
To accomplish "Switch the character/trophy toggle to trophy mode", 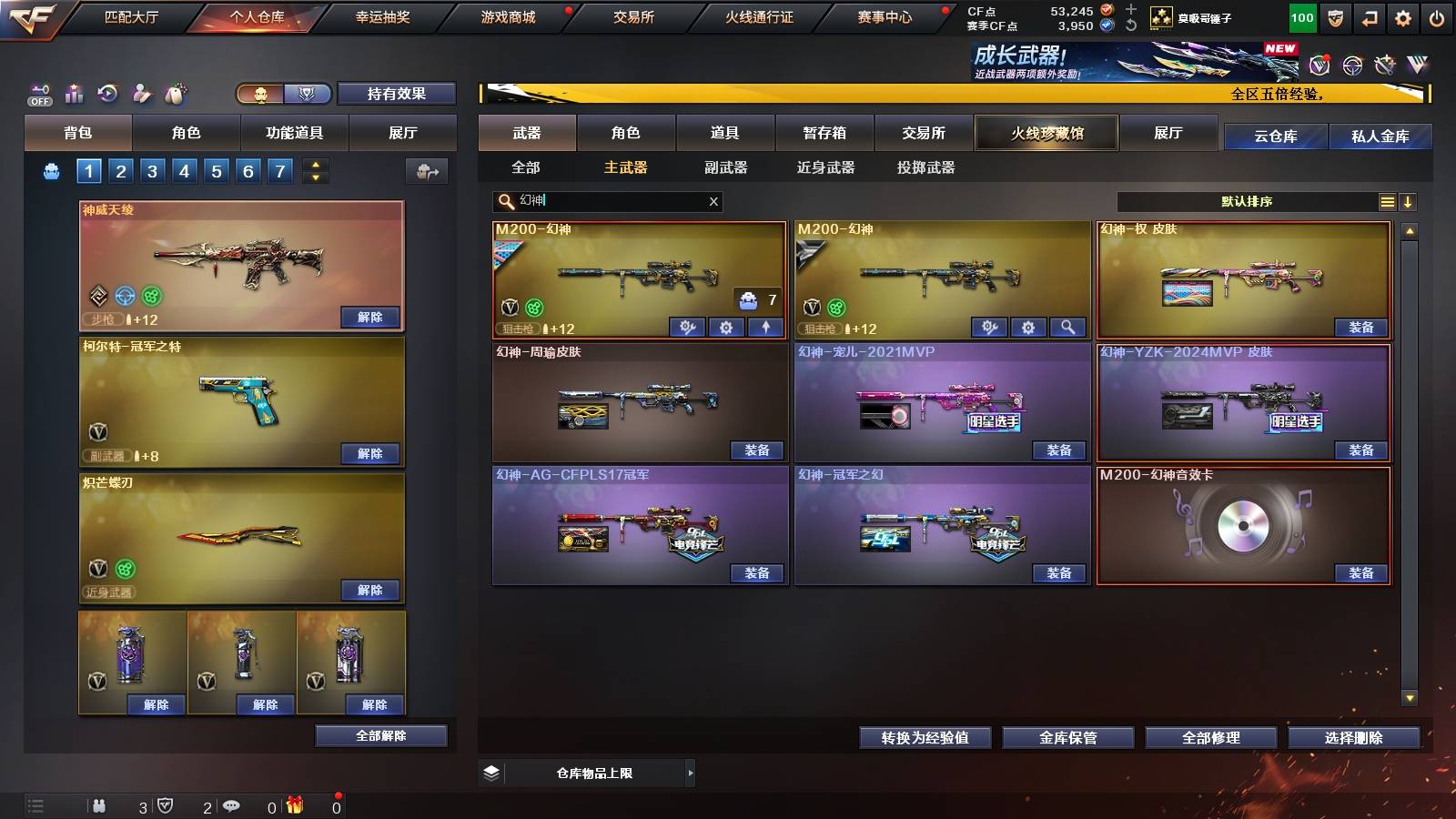I will coord(307,94).
